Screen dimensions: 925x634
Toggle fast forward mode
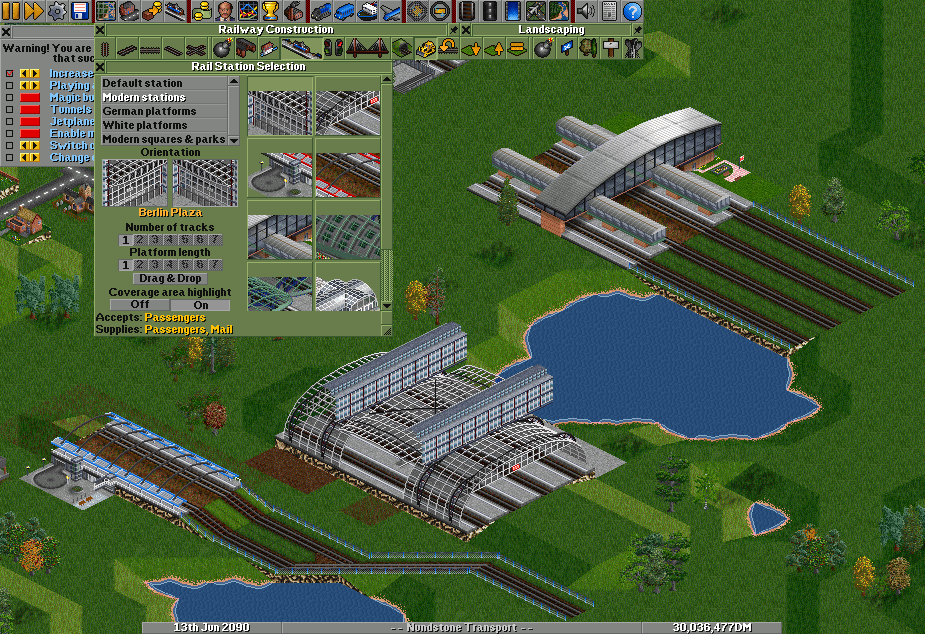(33, 11)
